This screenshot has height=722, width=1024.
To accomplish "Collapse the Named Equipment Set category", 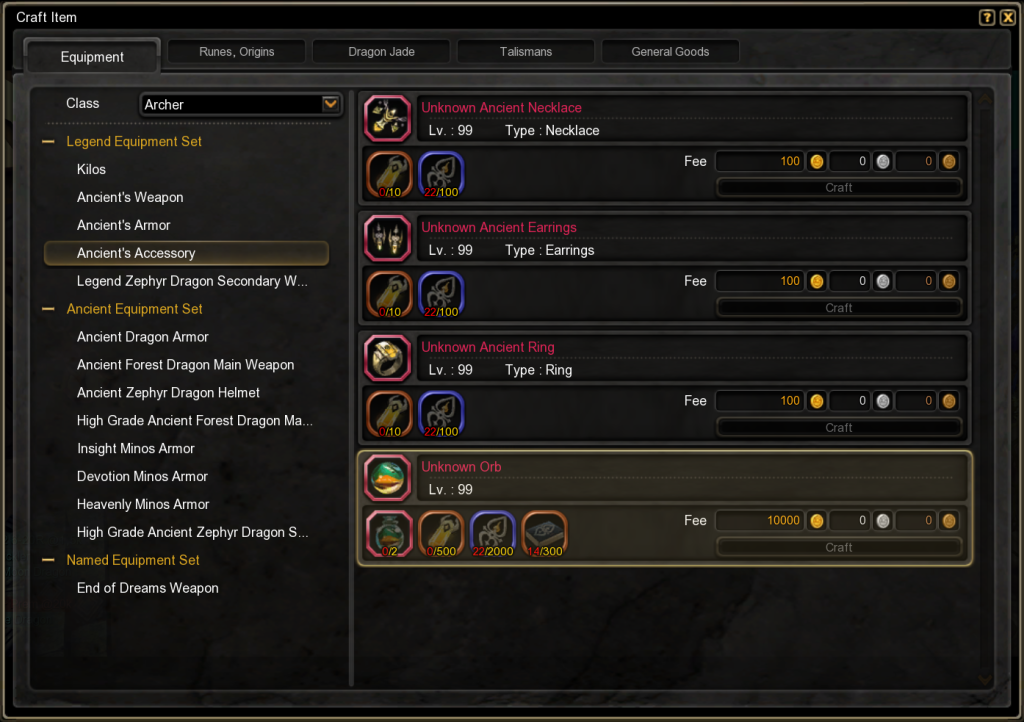I will pyautogui.click(x=48, y=561).
